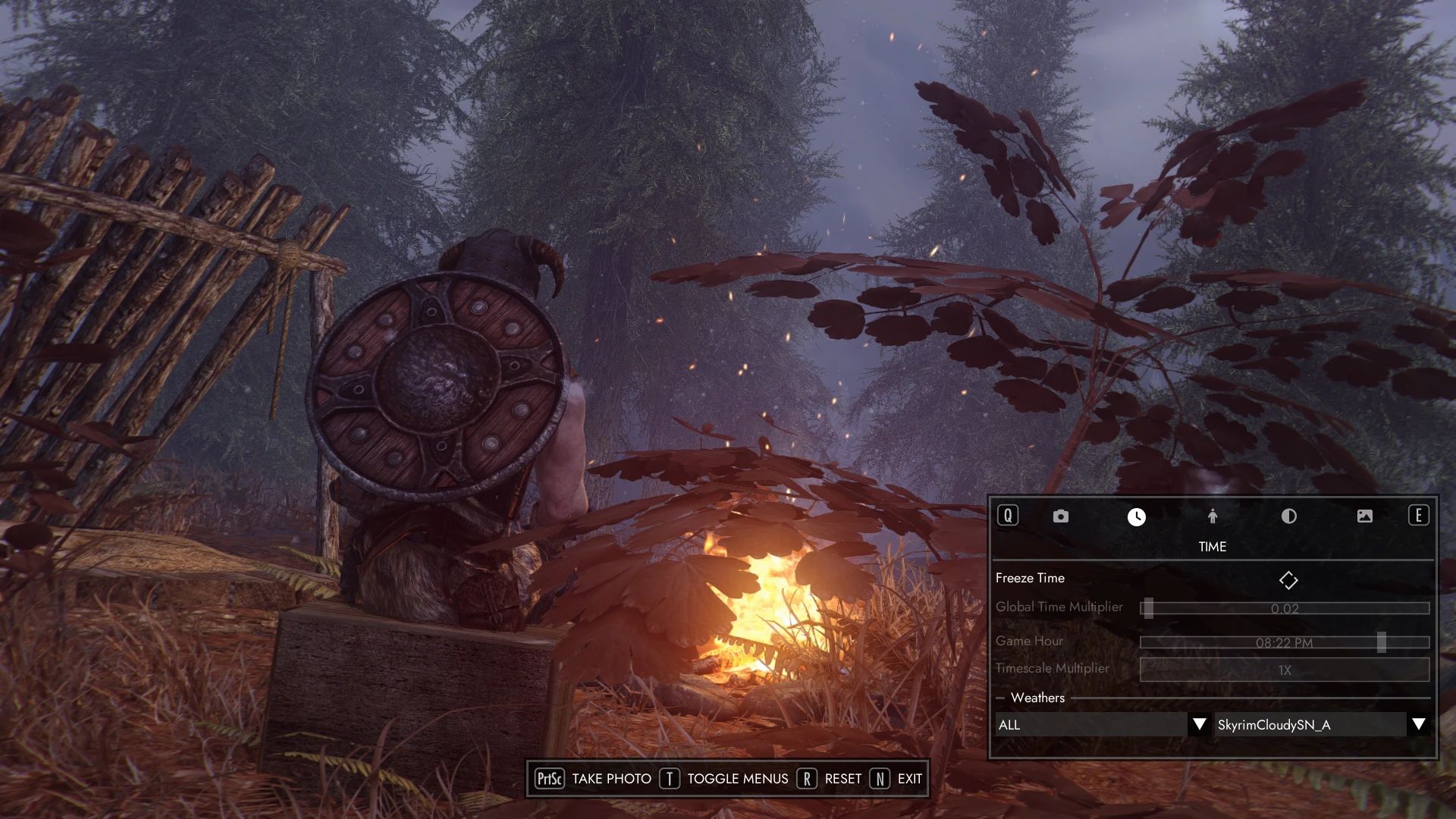Viewport: 1456px width, 819px height.
Task: Click the E next page icon
Action: [x=1420, y=516]
